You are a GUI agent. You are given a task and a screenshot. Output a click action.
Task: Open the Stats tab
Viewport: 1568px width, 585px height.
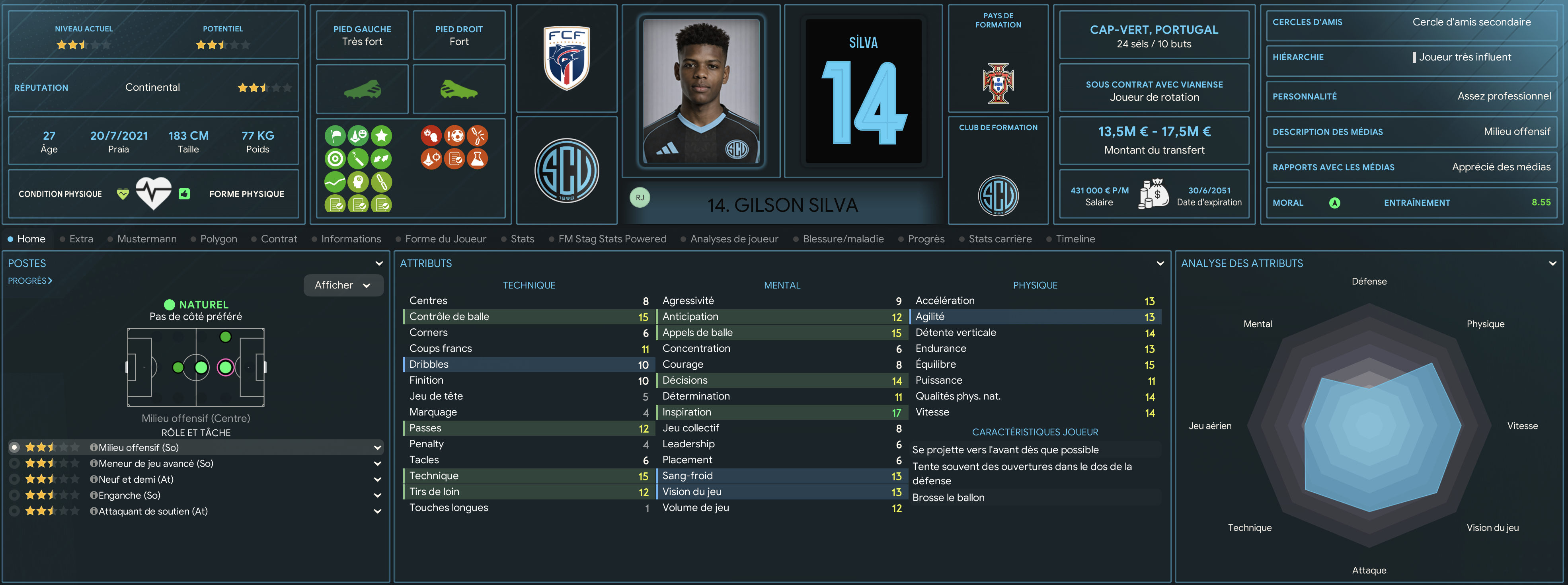coord(522,239)
